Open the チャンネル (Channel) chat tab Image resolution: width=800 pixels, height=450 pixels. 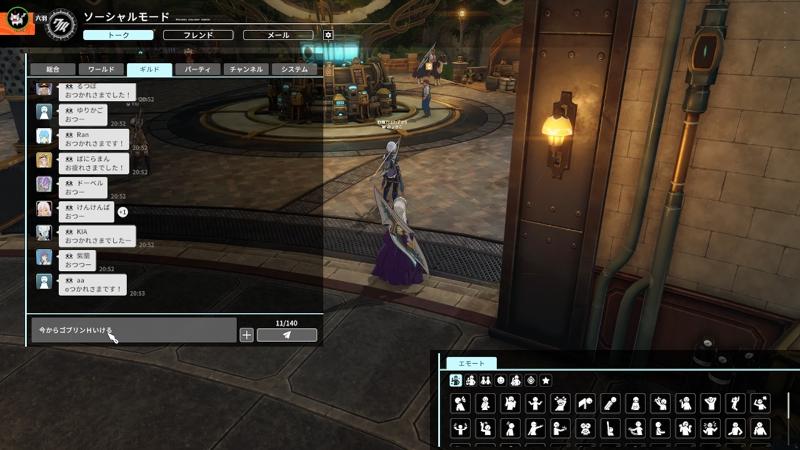pos(246,70)
